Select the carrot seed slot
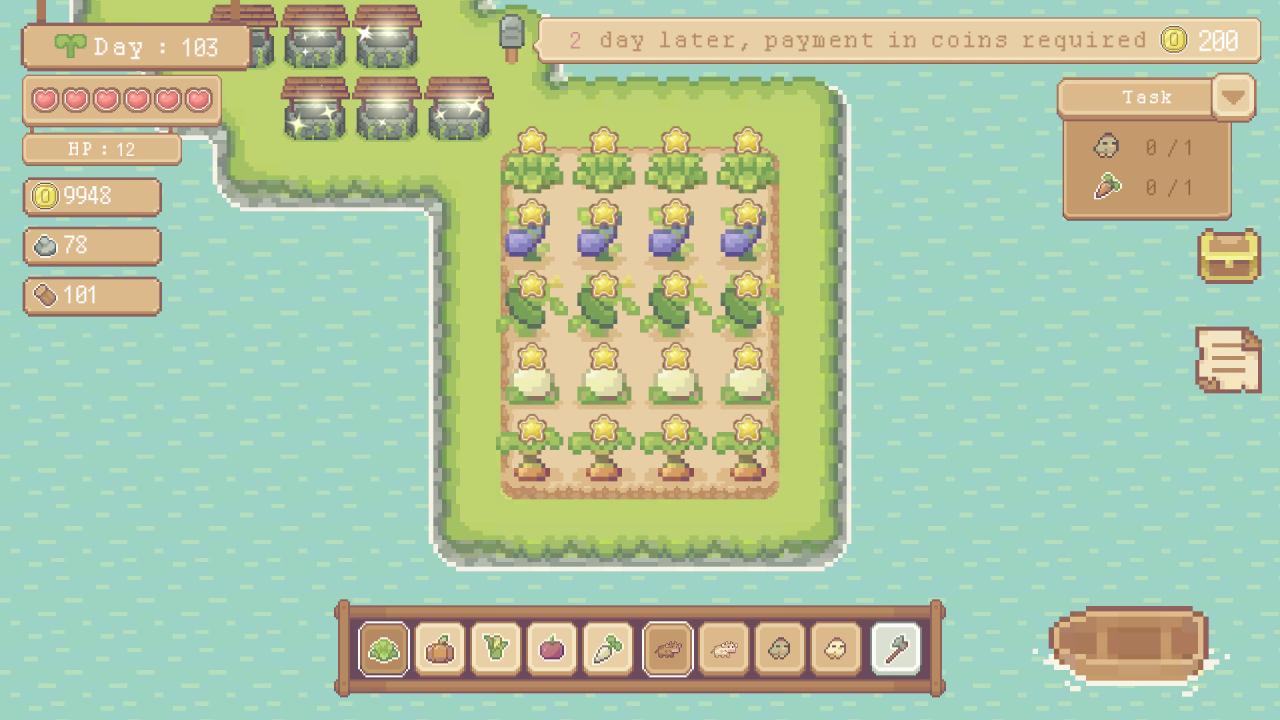 coord(610,648)
